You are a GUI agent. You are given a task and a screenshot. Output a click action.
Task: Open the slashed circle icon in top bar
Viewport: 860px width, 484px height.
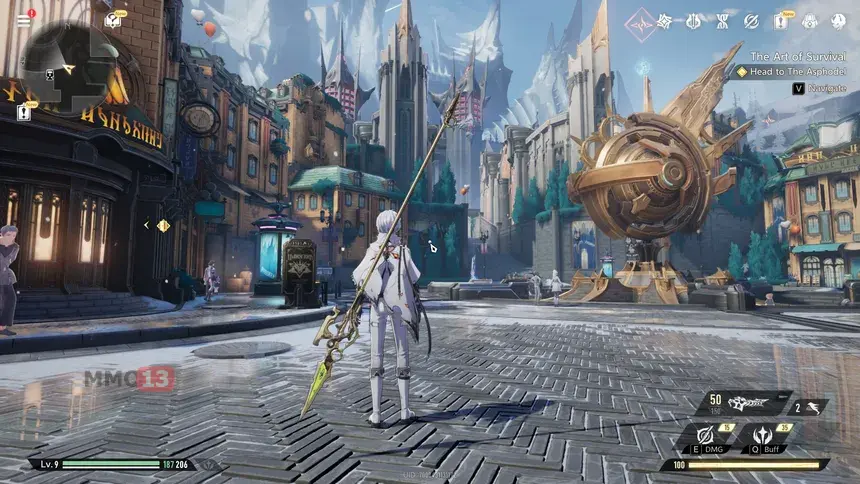click(x=751, y=21)
